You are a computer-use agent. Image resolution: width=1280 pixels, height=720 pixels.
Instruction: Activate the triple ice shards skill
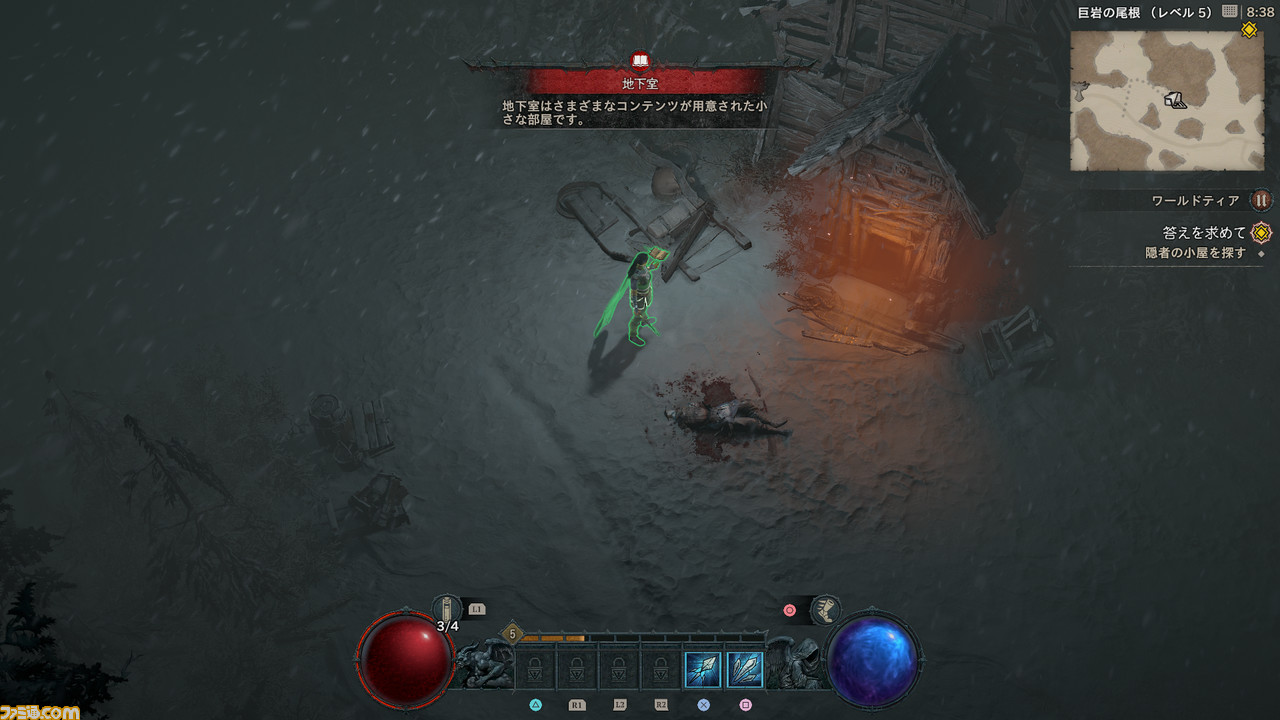click(x=745, y=669)
